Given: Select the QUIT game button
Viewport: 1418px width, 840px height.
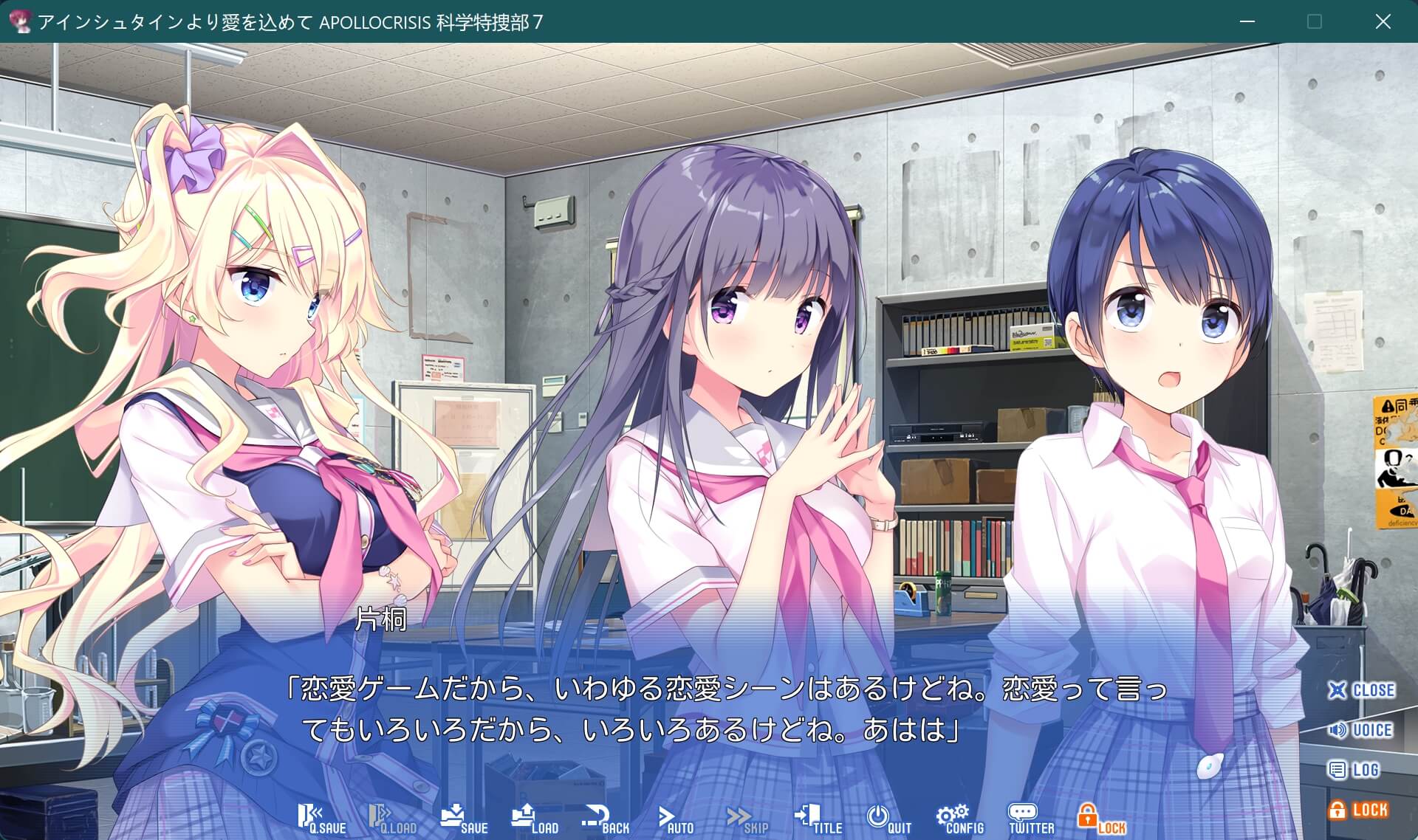Looking at the screenshot, I should tap(888, 819).
